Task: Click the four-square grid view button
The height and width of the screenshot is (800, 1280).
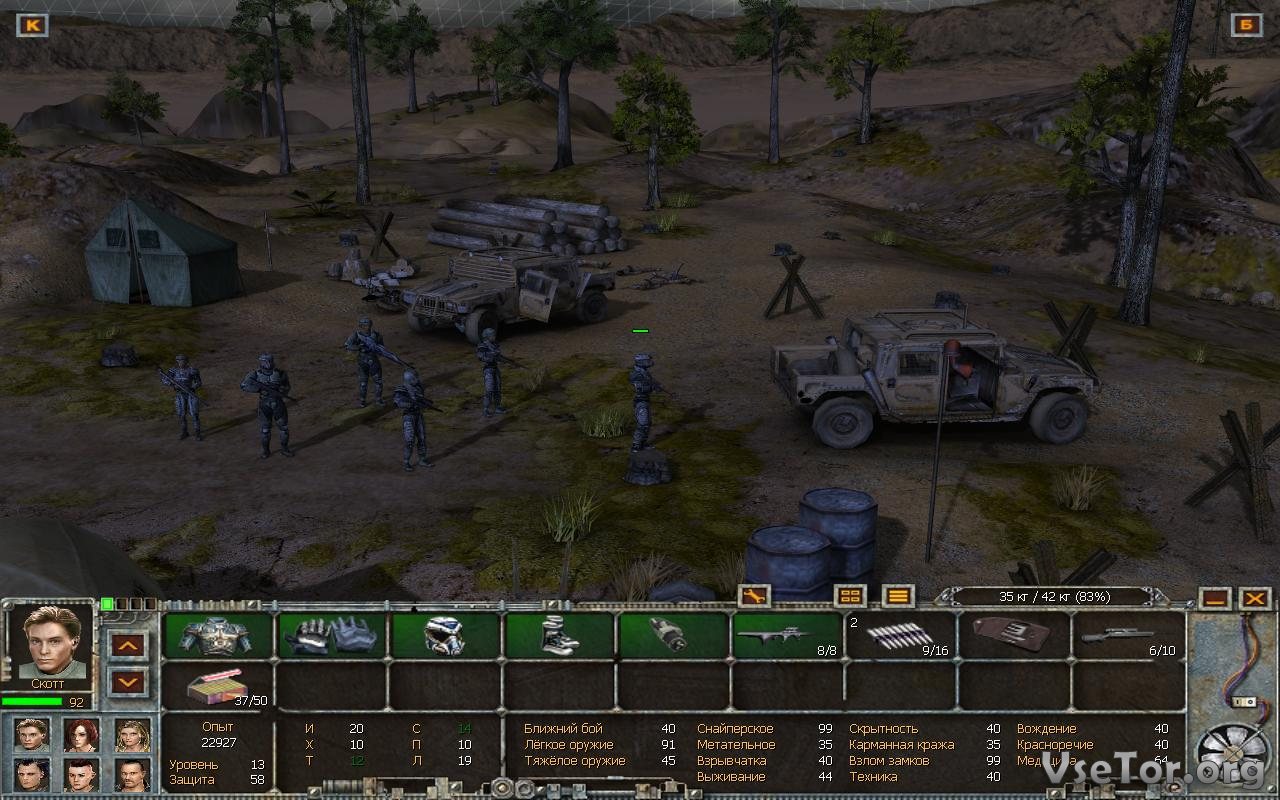Action: click(850, 596)
